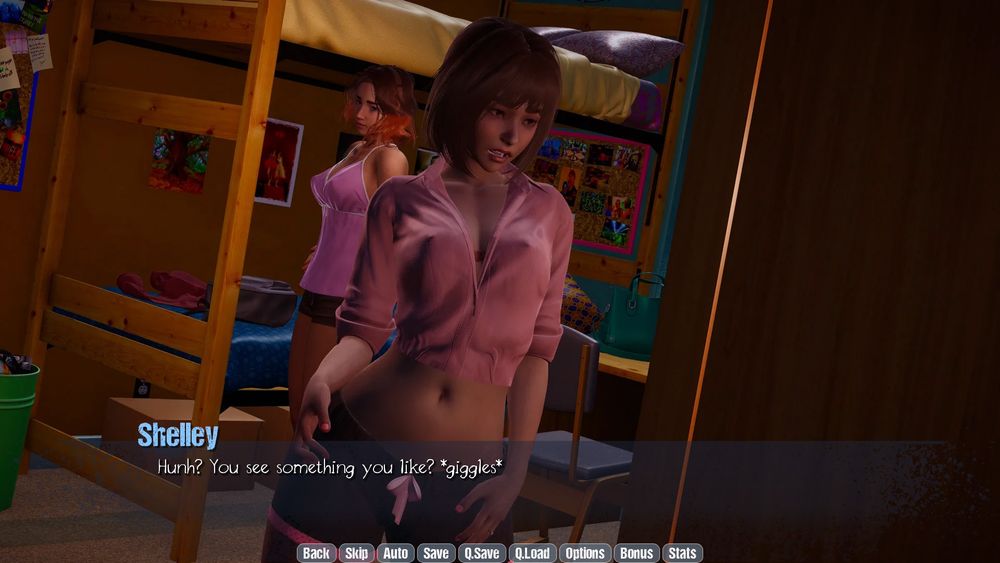Quick load with Q.Load
Image resolution: width=1000 pixels, height=563 pixels.
click(532, 553)
